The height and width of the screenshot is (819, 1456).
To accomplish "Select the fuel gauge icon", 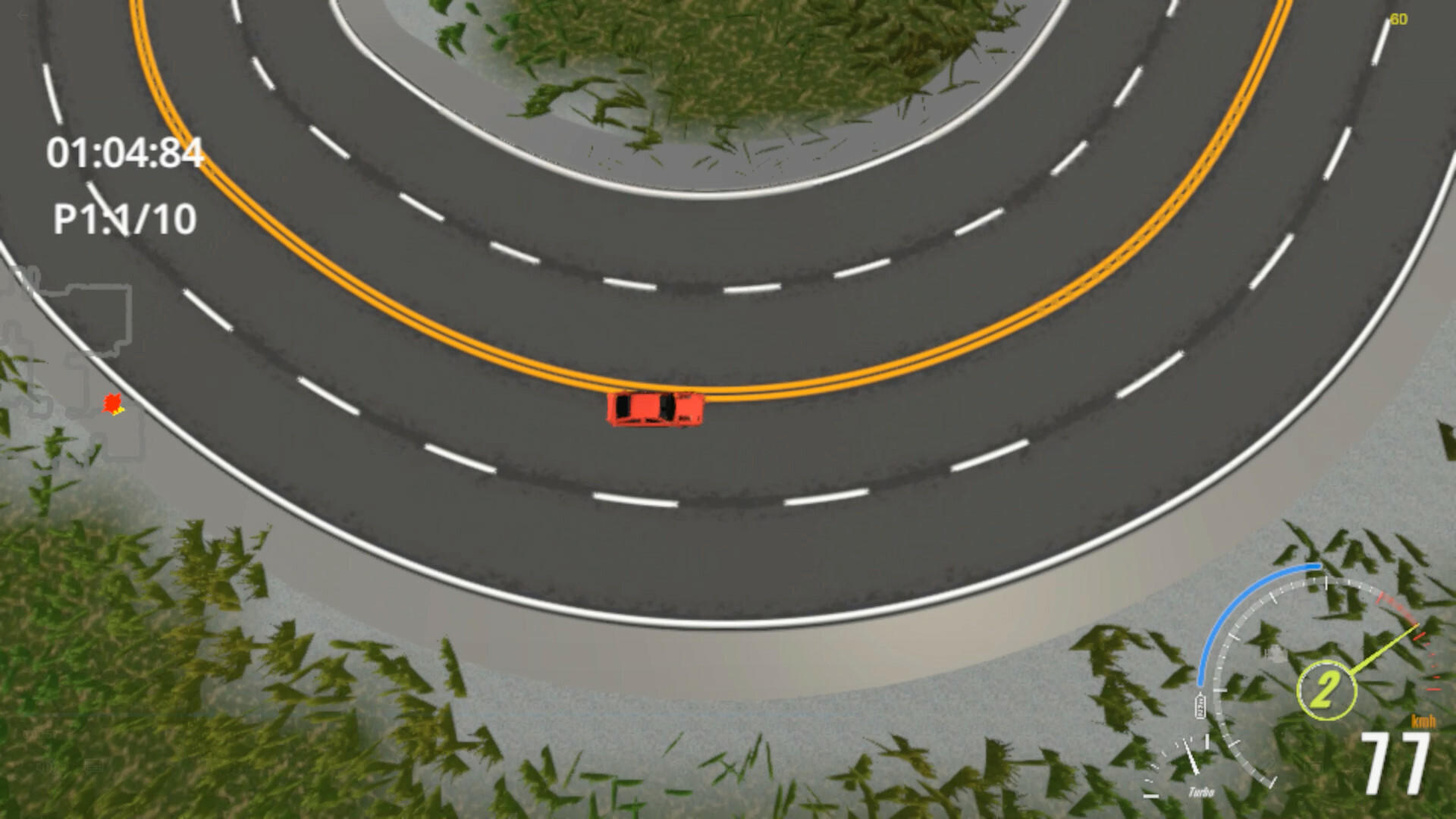I will (1200, 705).
